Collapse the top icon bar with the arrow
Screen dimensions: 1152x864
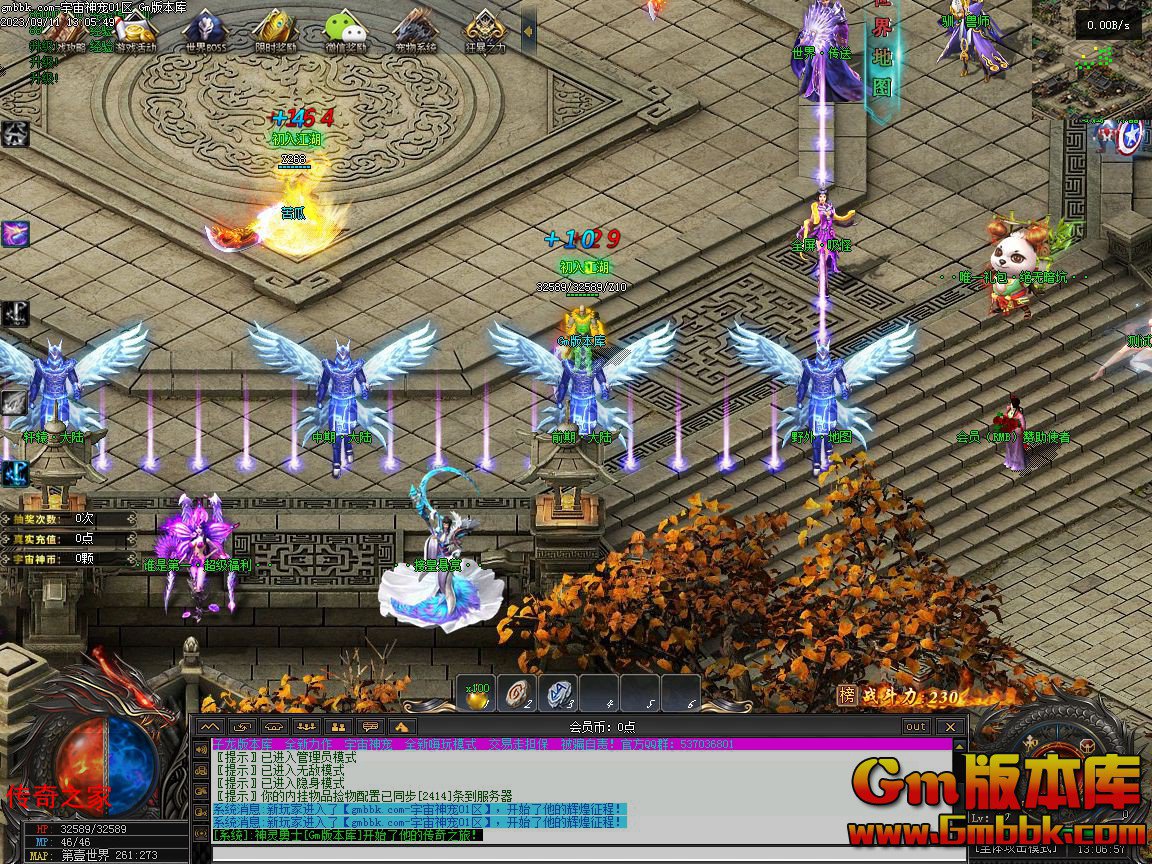[x=529, y=31]
